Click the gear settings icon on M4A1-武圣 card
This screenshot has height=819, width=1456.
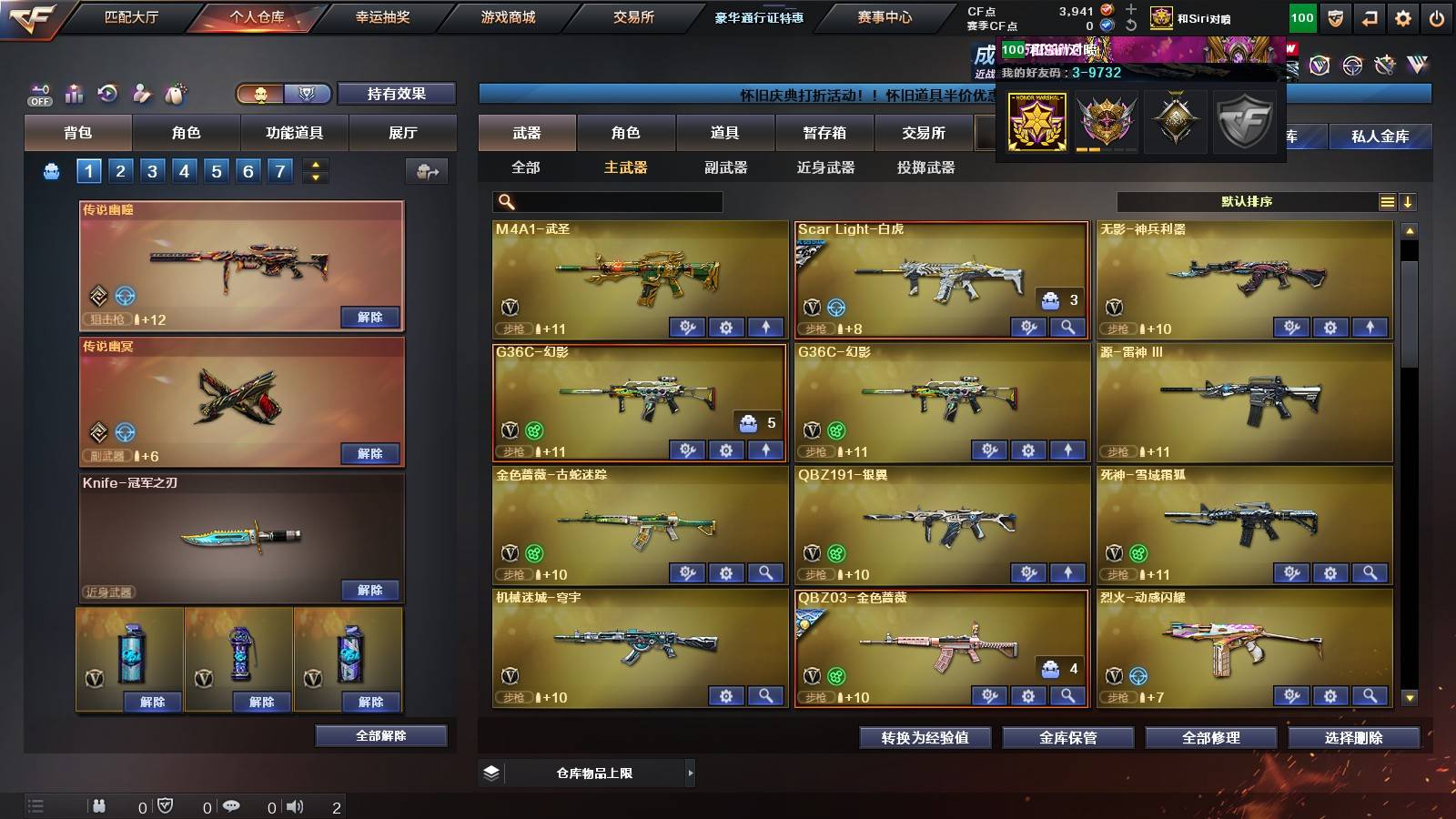tap(725, 326)
